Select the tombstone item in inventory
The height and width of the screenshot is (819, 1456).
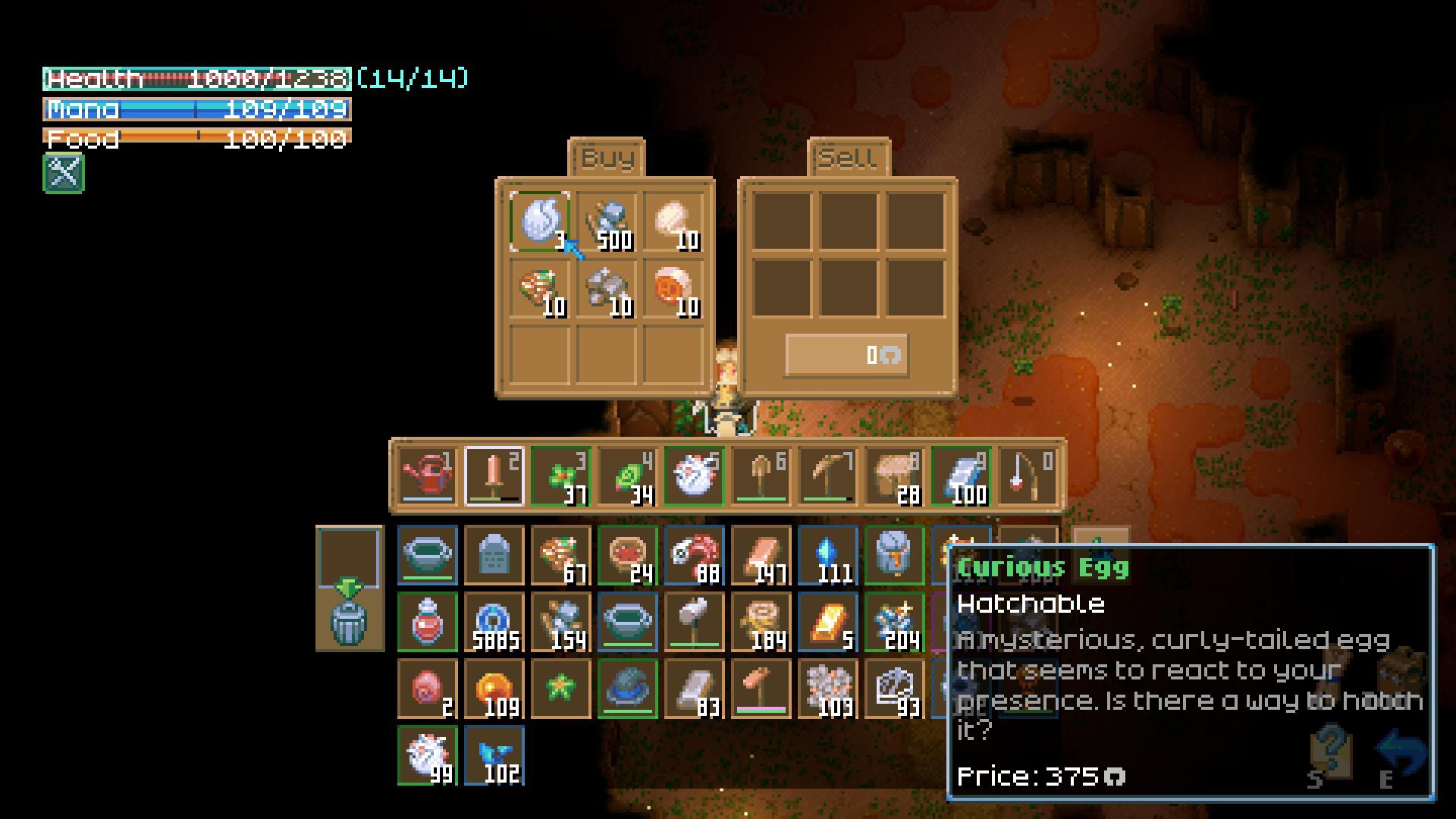pos(494,555)
